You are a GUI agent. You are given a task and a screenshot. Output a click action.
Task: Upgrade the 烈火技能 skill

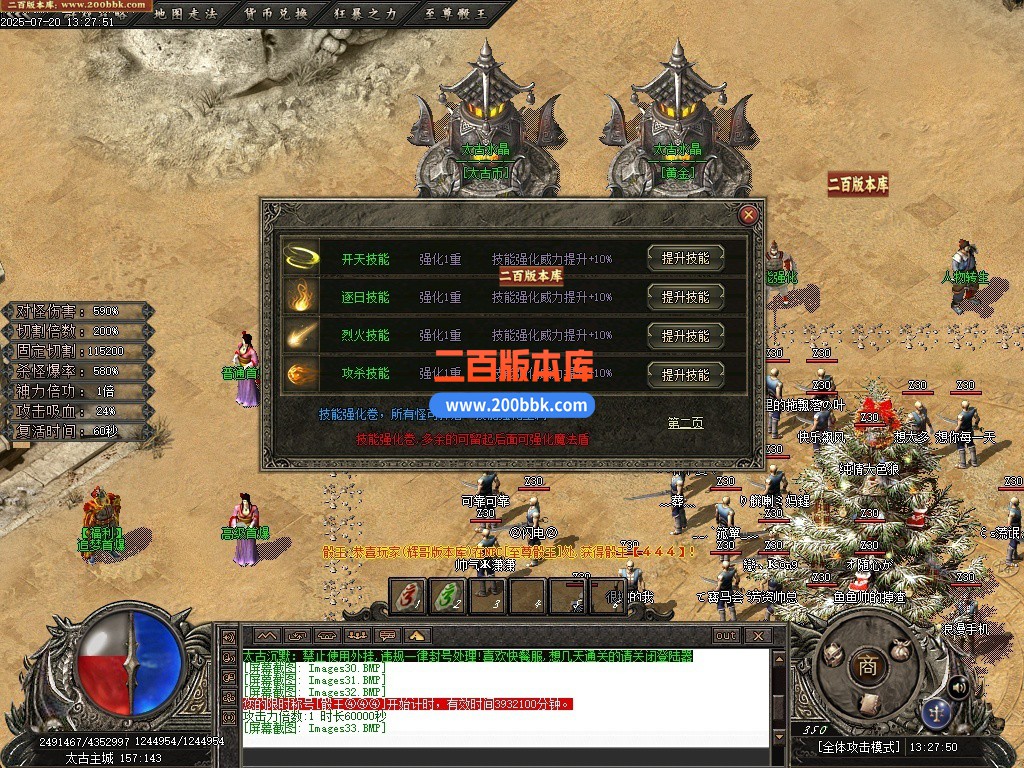685,336
